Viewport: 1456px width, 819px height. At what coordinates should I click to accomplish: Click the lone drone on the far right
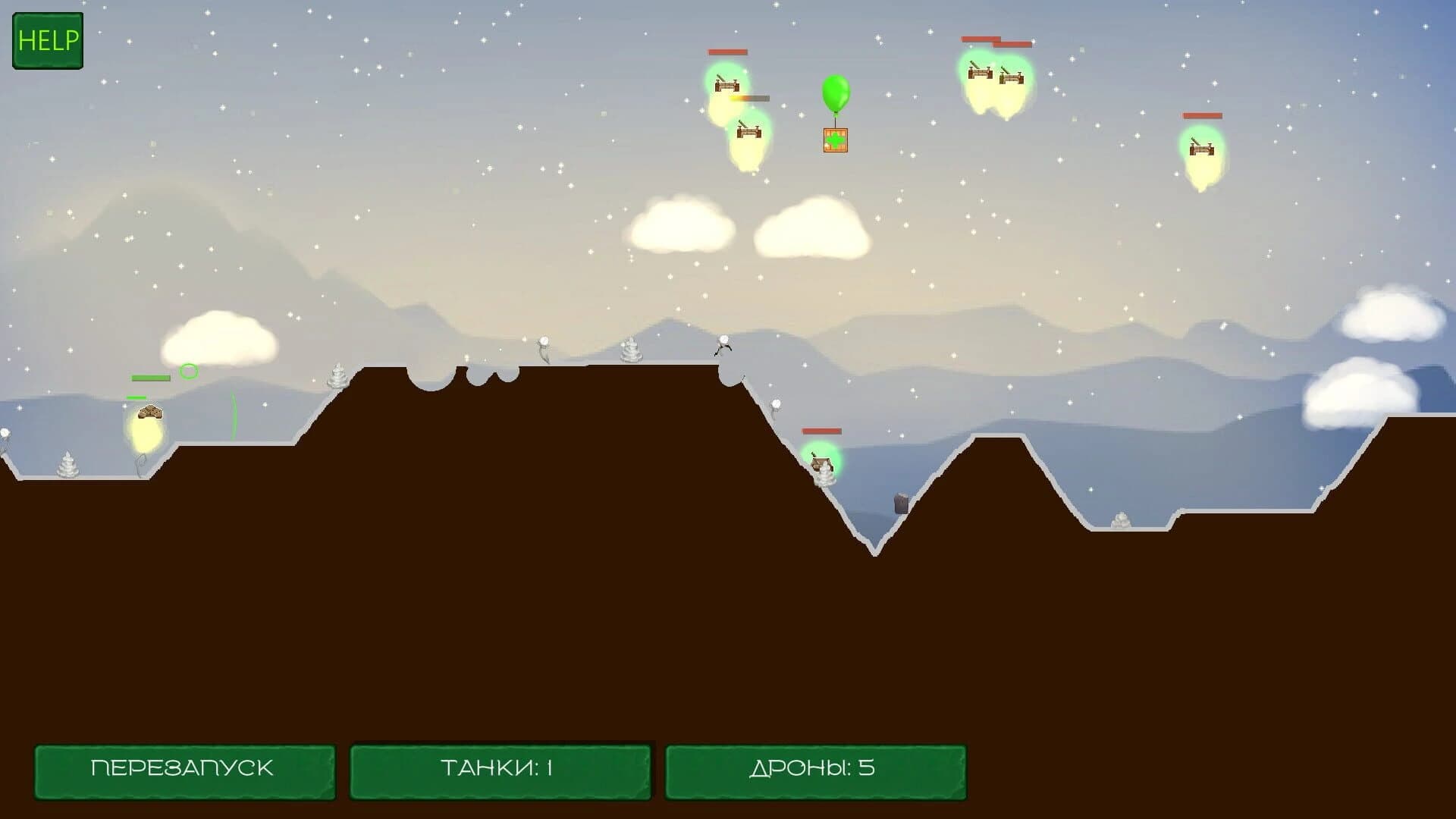[1202, 148]
